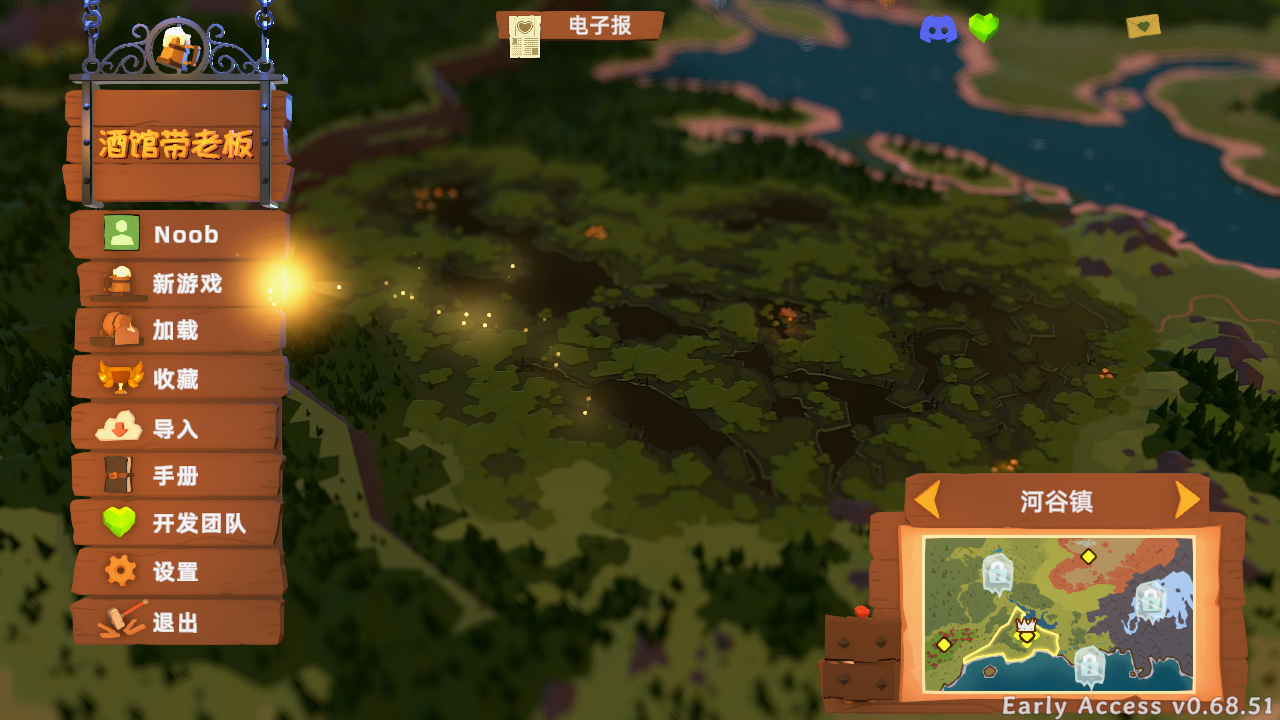Select the locked region at map bottom
This screenshot has height=720, width=1280.
pyautogui.click(x=1089, y=664)
